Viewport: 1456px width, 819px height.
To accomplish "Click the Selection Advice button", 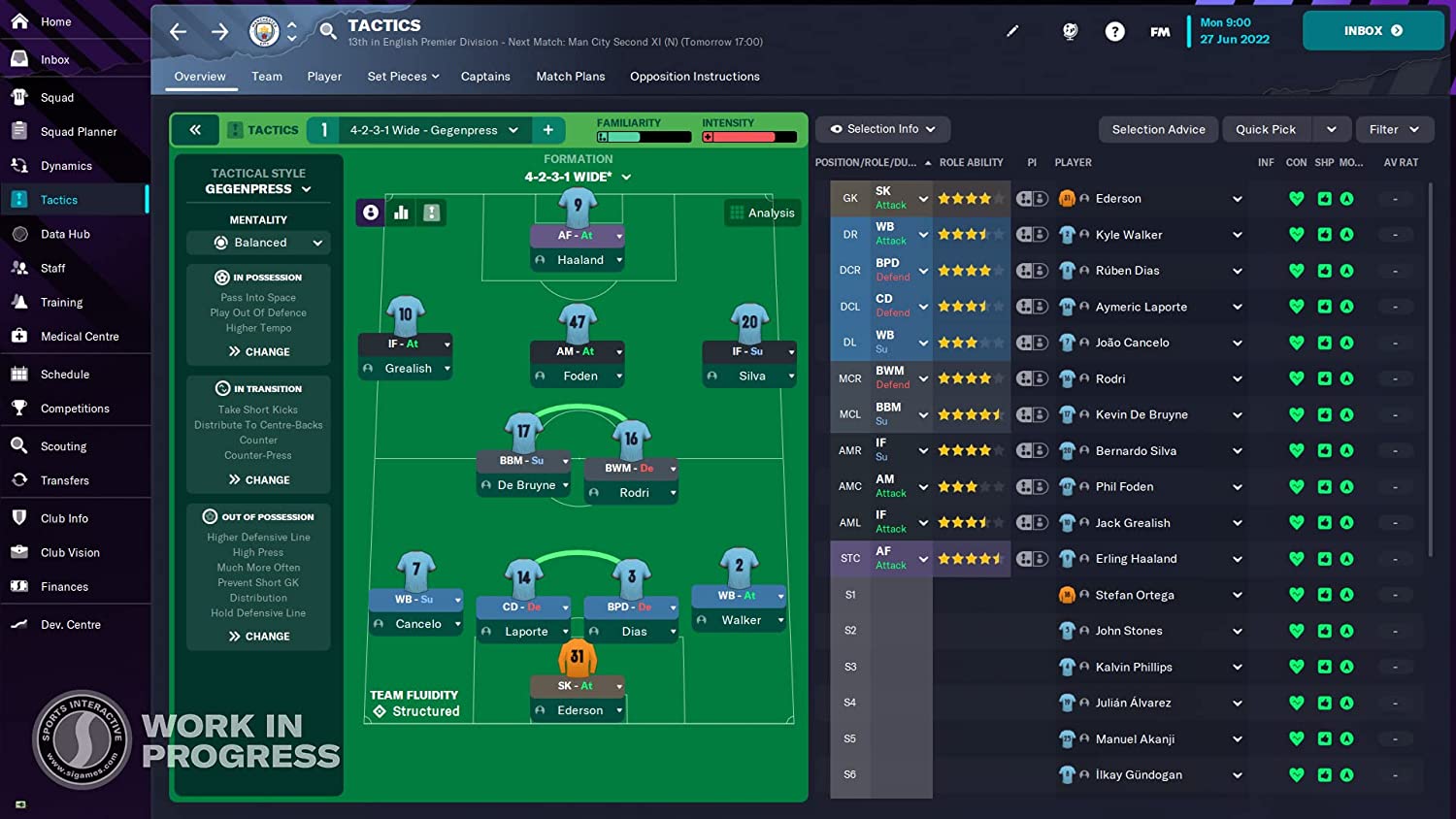I will (1158, 129).
